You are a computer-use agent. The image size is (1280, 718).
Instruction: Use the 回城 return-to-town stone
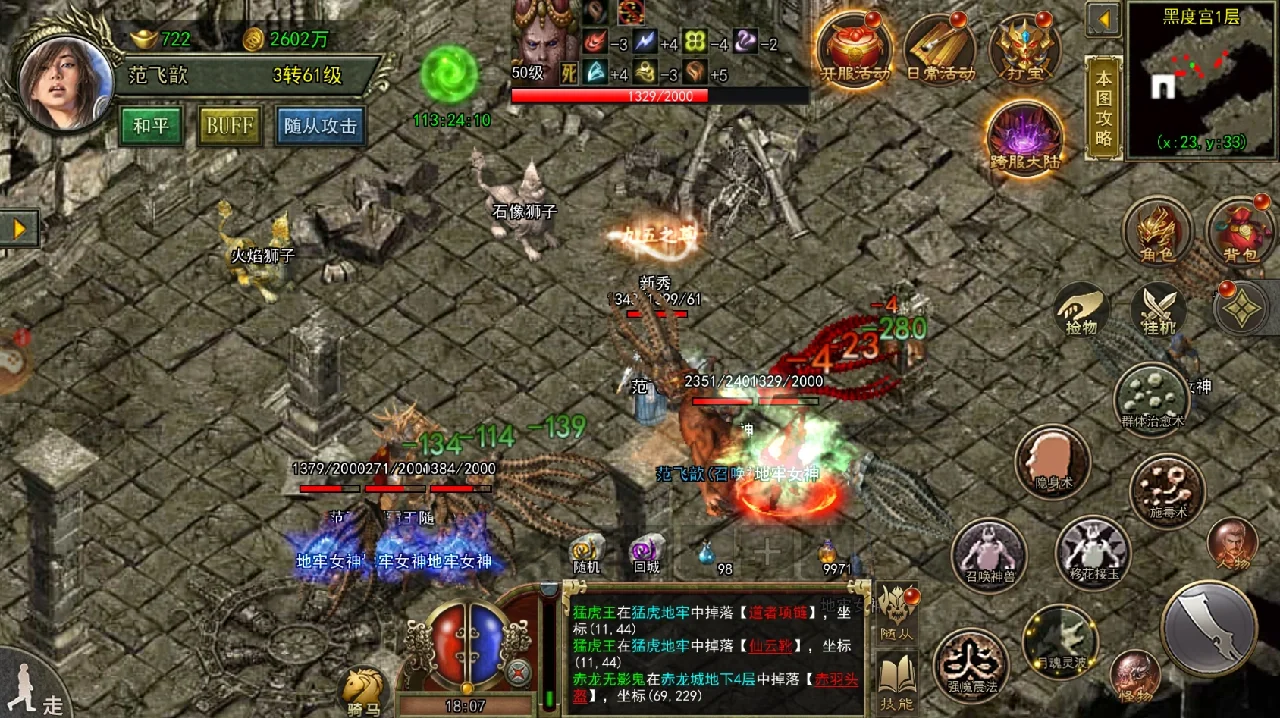(646, 553)
